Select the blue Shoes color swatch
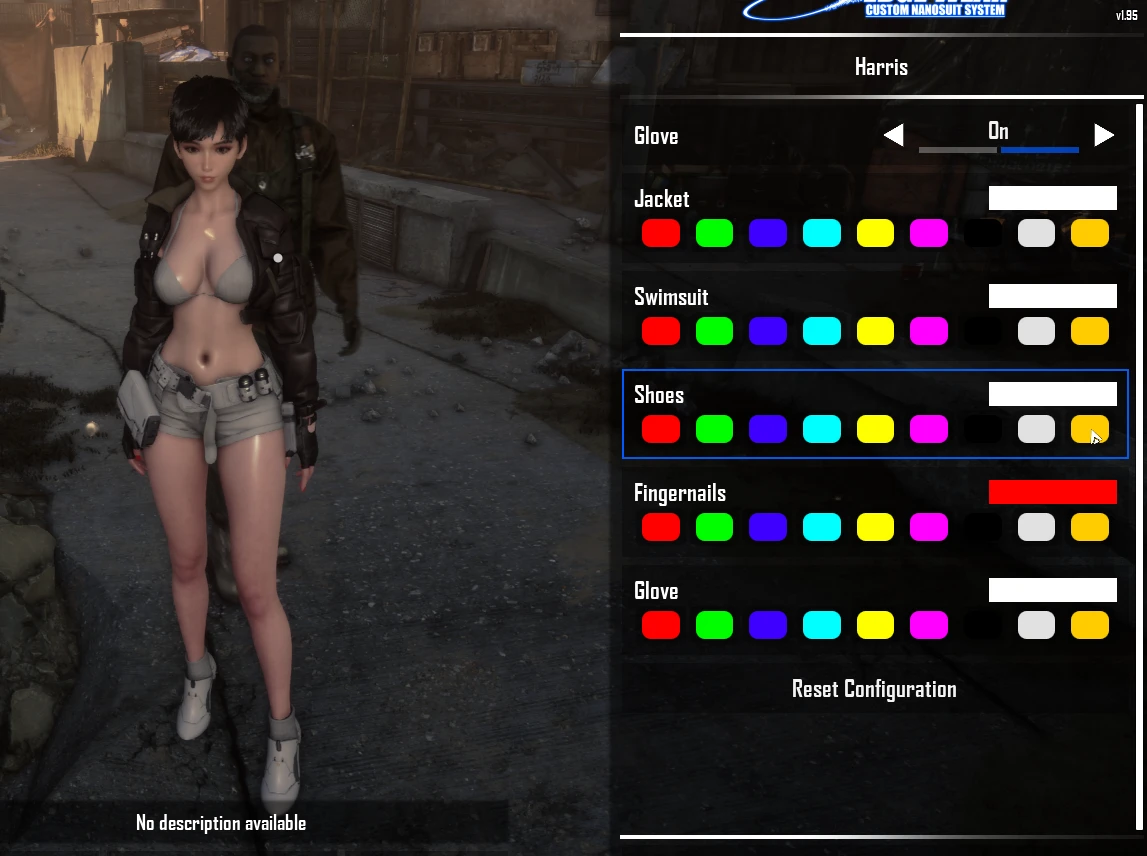 coord(768,429)
